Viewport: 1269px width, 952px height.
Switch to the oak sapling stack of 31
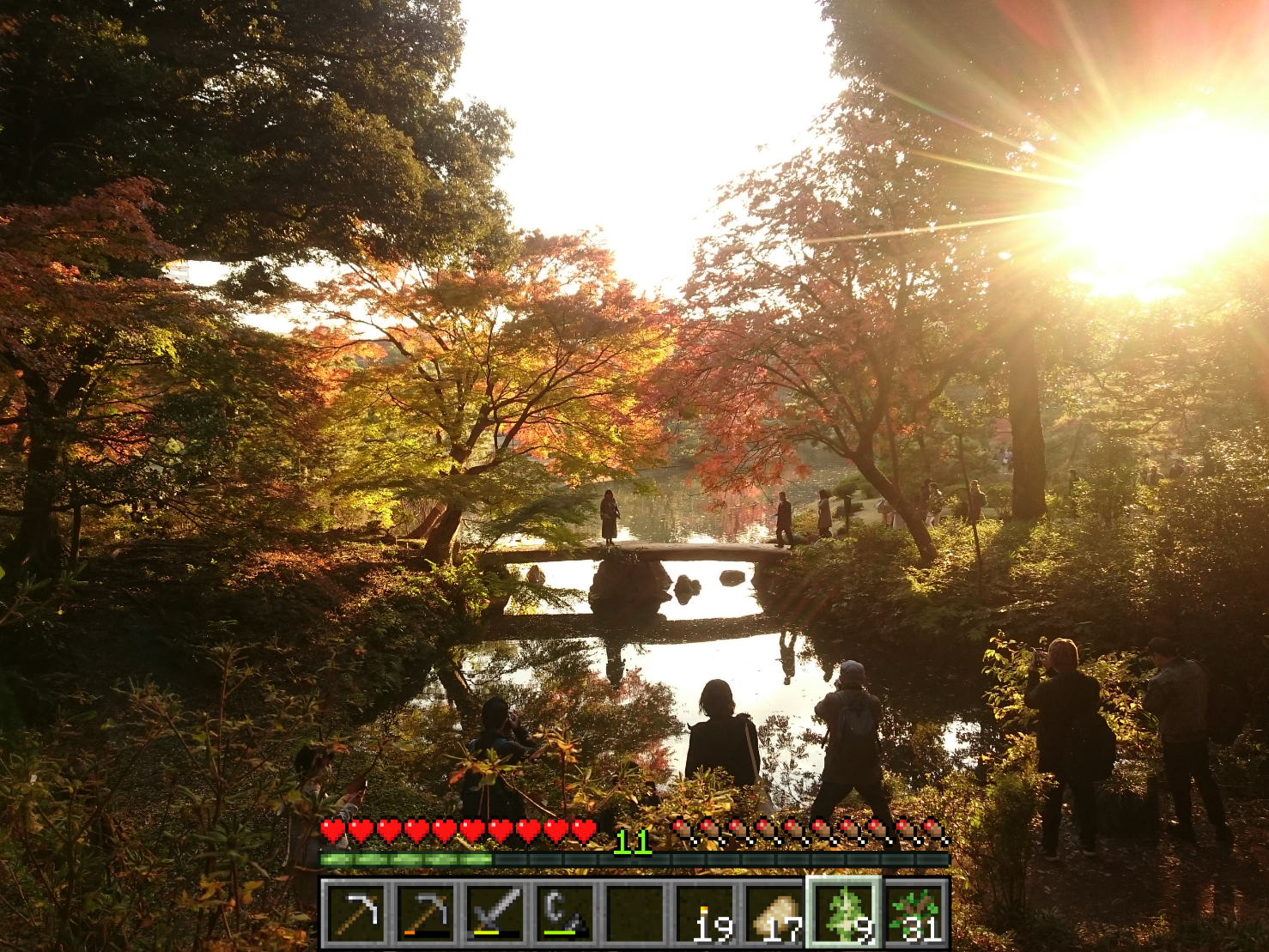pos(916,913)
